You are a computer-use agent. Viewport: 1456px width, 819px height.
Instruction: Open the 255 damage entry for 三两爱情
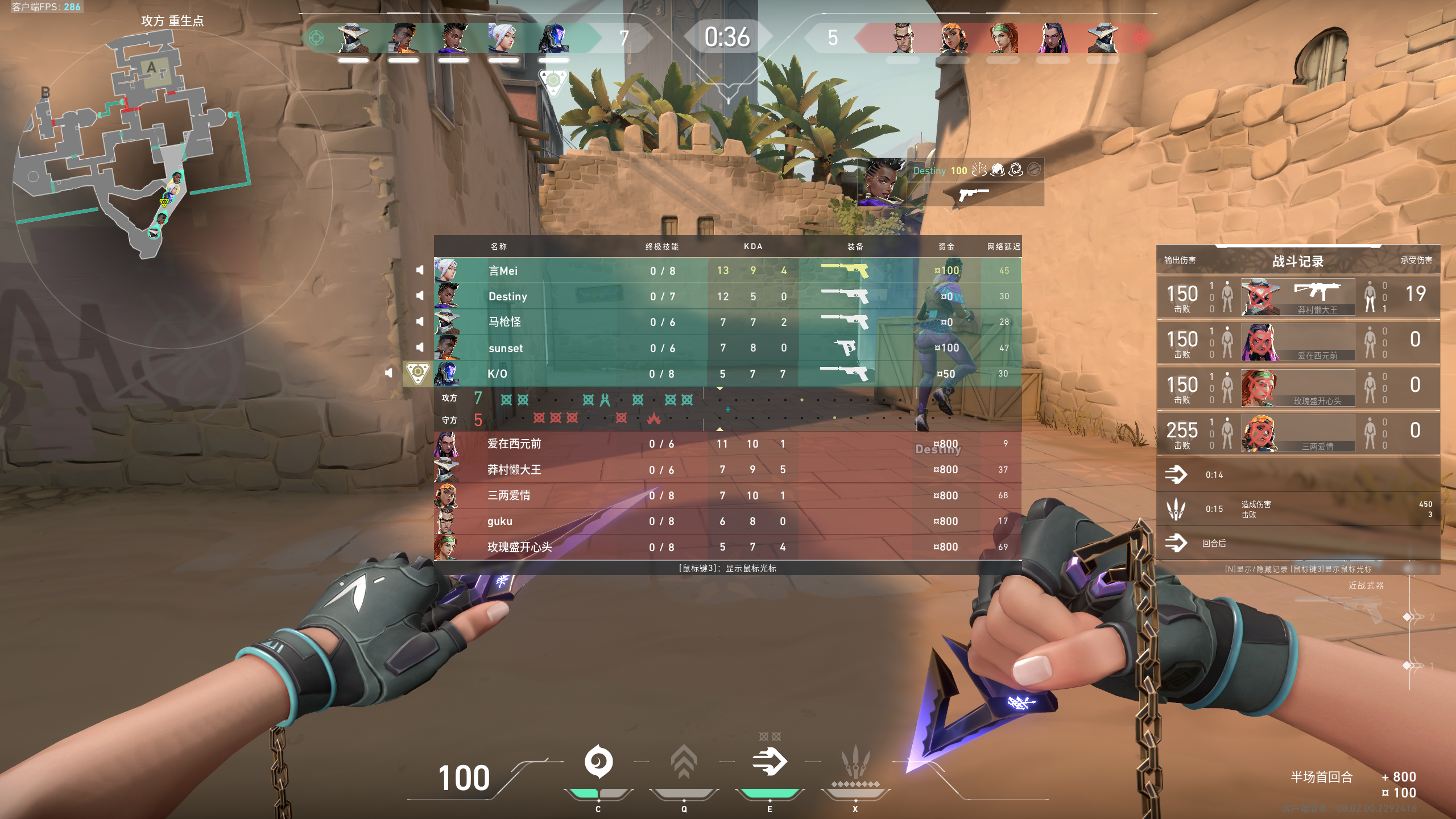click(1298, 433)
